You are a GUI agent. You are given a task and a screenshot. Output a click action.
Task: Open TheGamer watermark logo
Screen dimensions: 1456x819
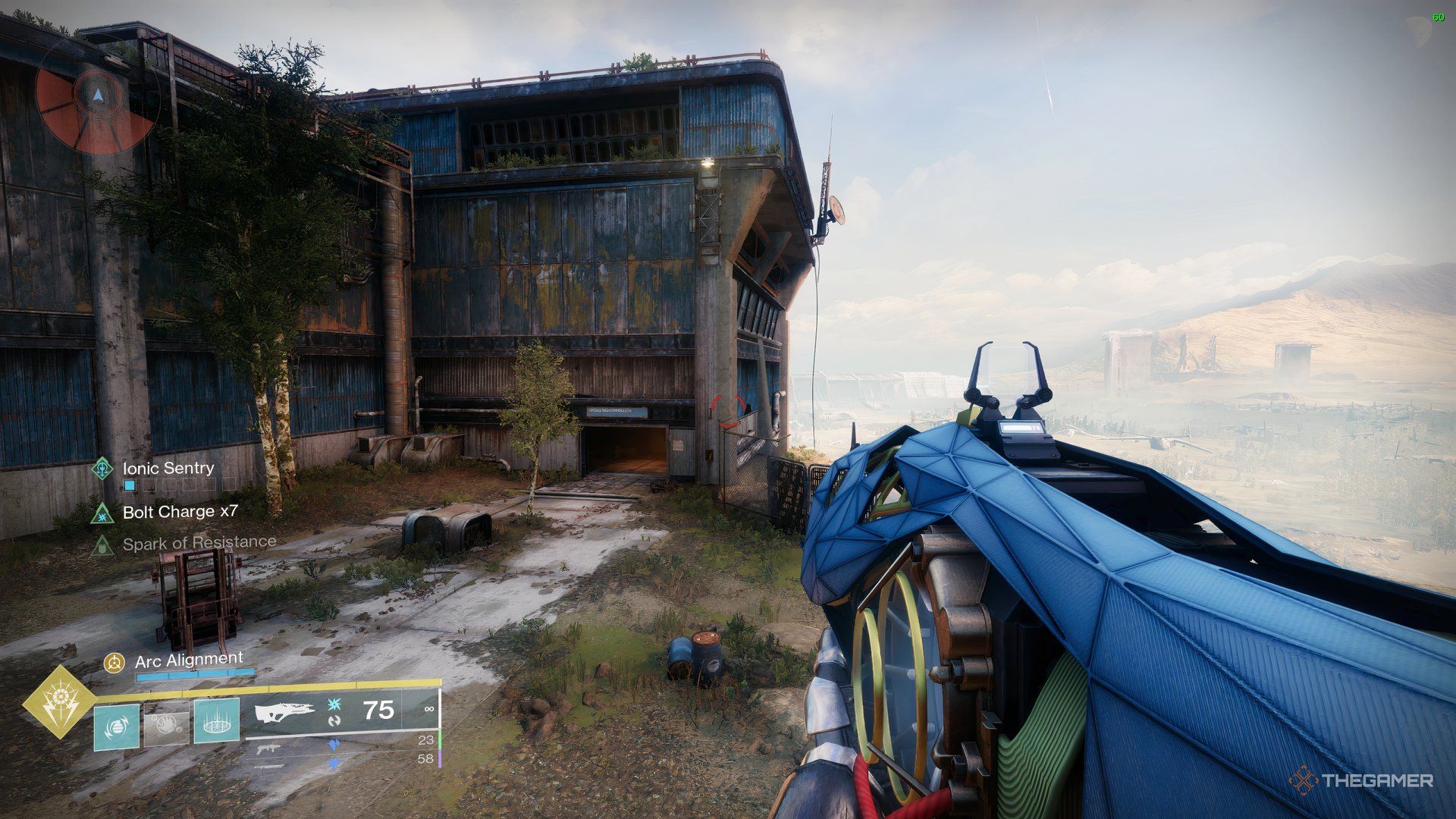click(x=1360, y=780)
